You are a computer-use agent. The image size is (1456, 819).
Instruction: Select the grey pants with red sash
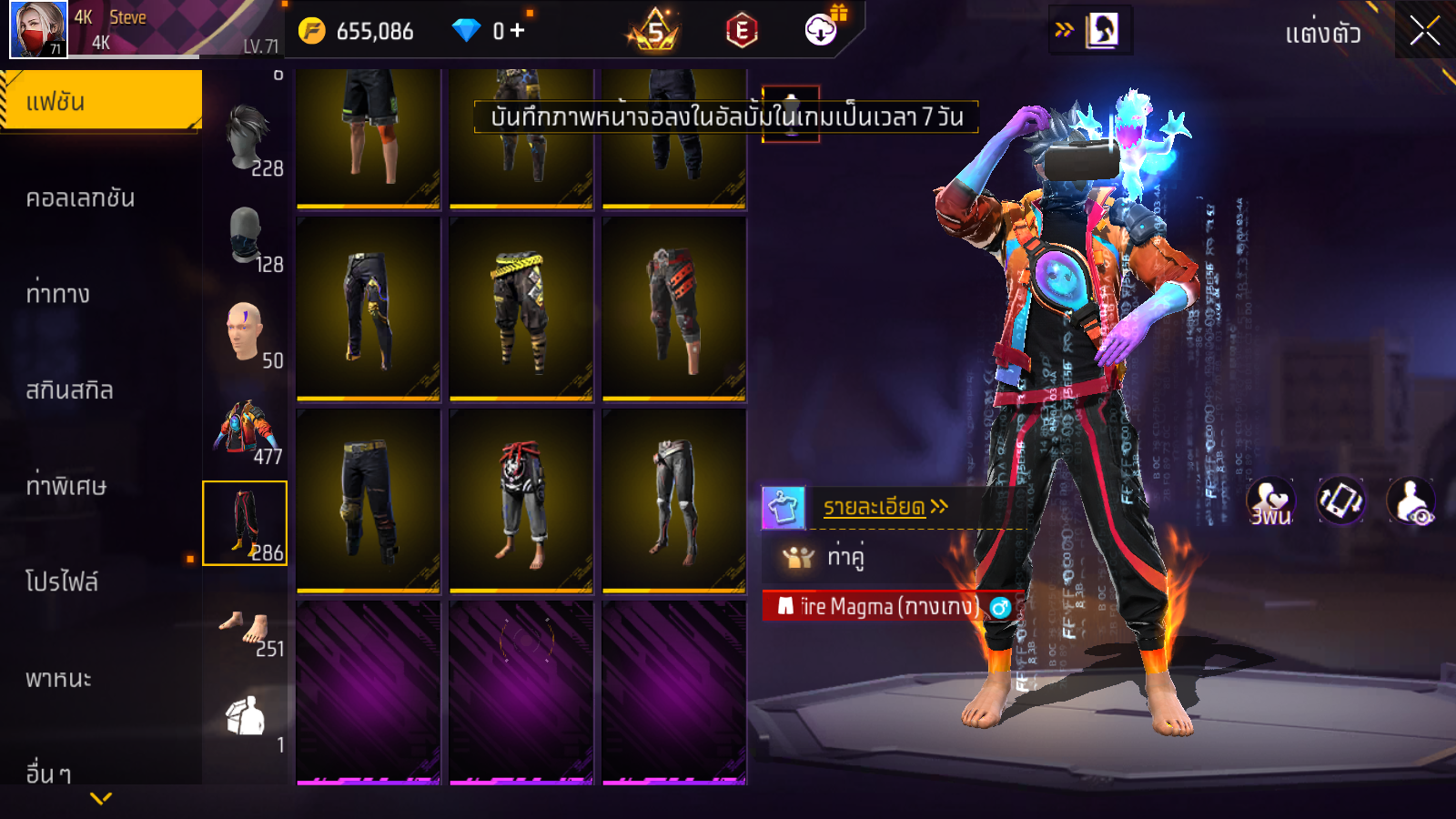click(521, 500)
